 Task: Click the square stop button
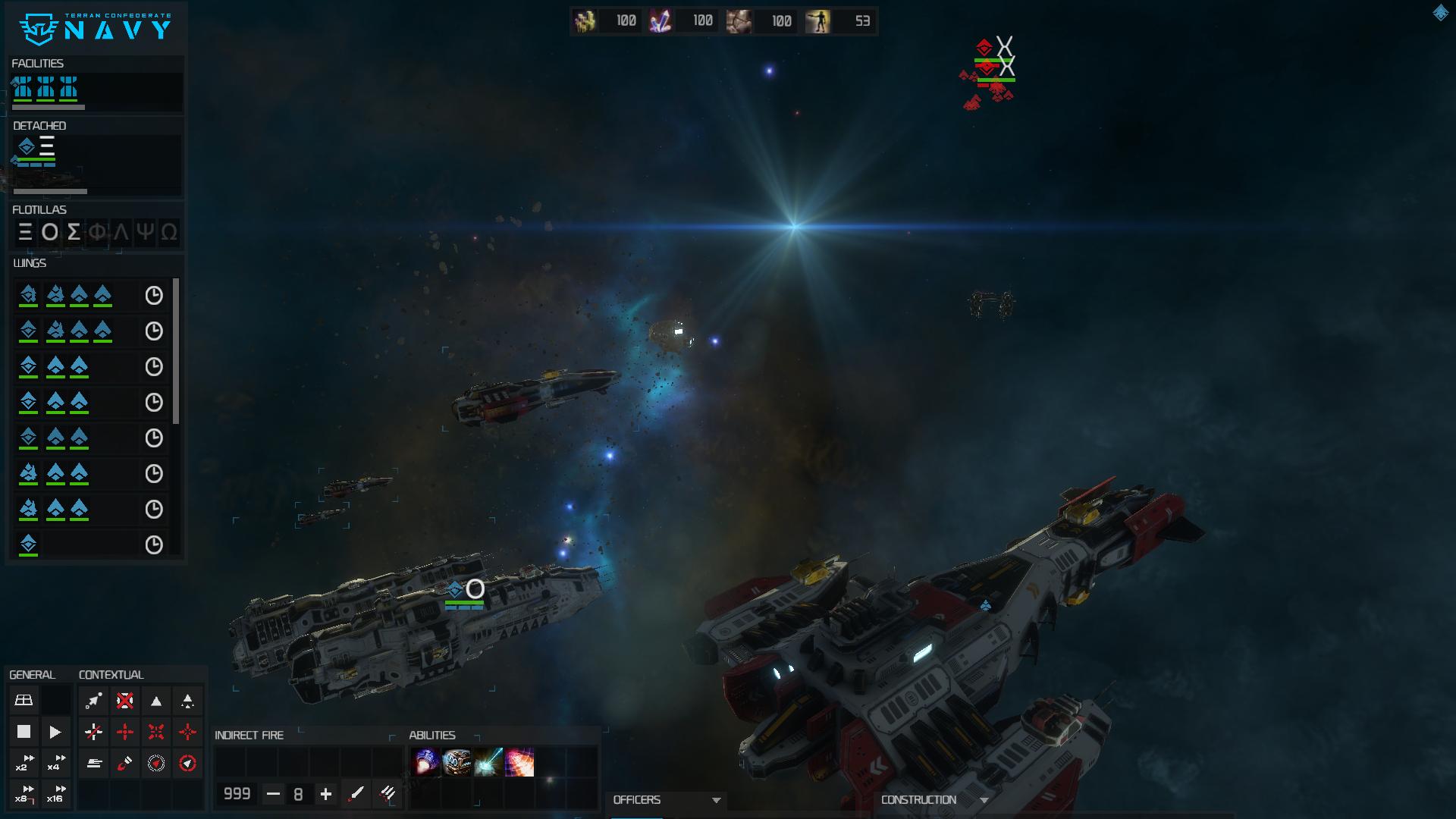24,732
